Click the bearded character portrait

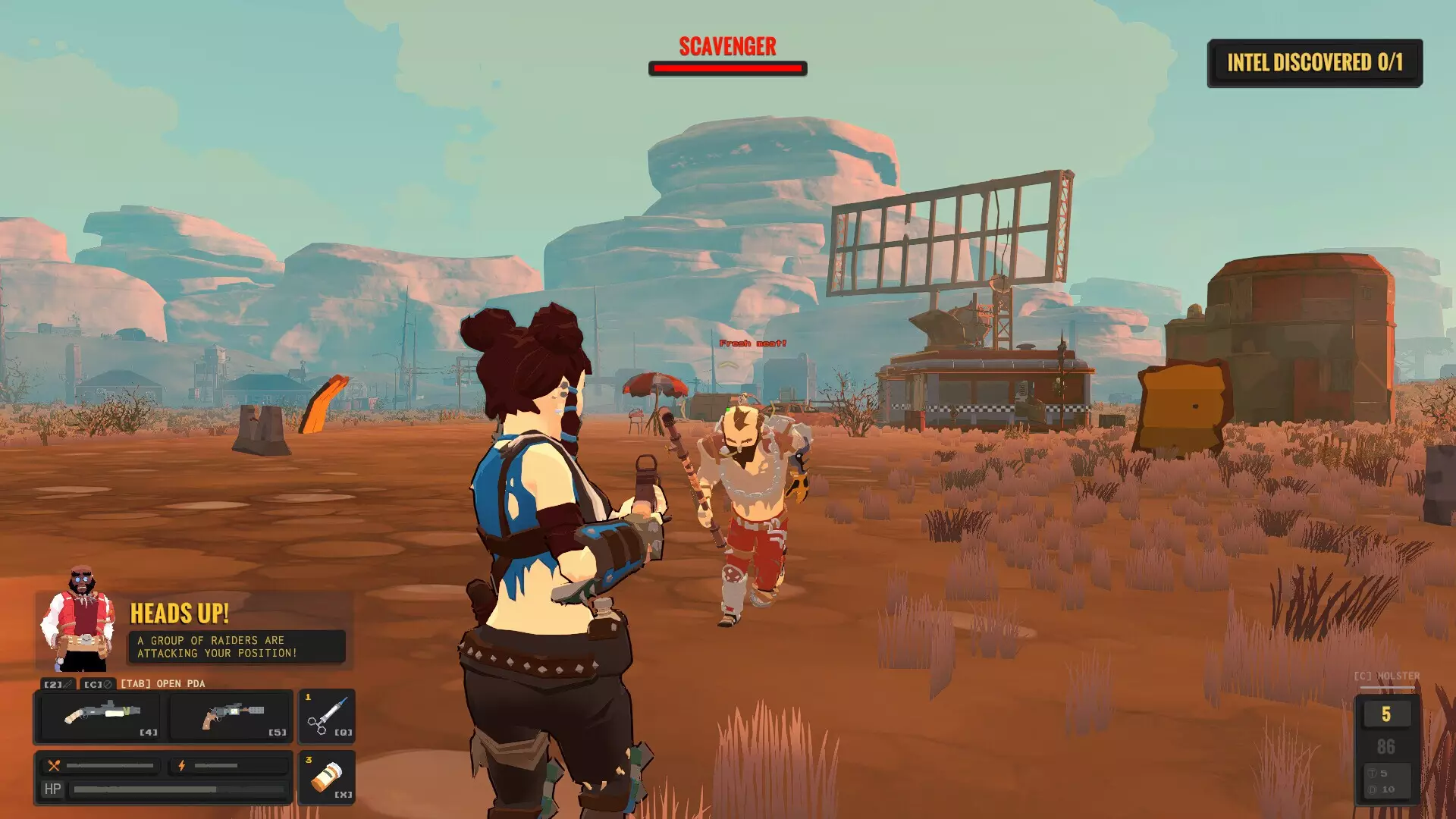[x=78, y=620]
